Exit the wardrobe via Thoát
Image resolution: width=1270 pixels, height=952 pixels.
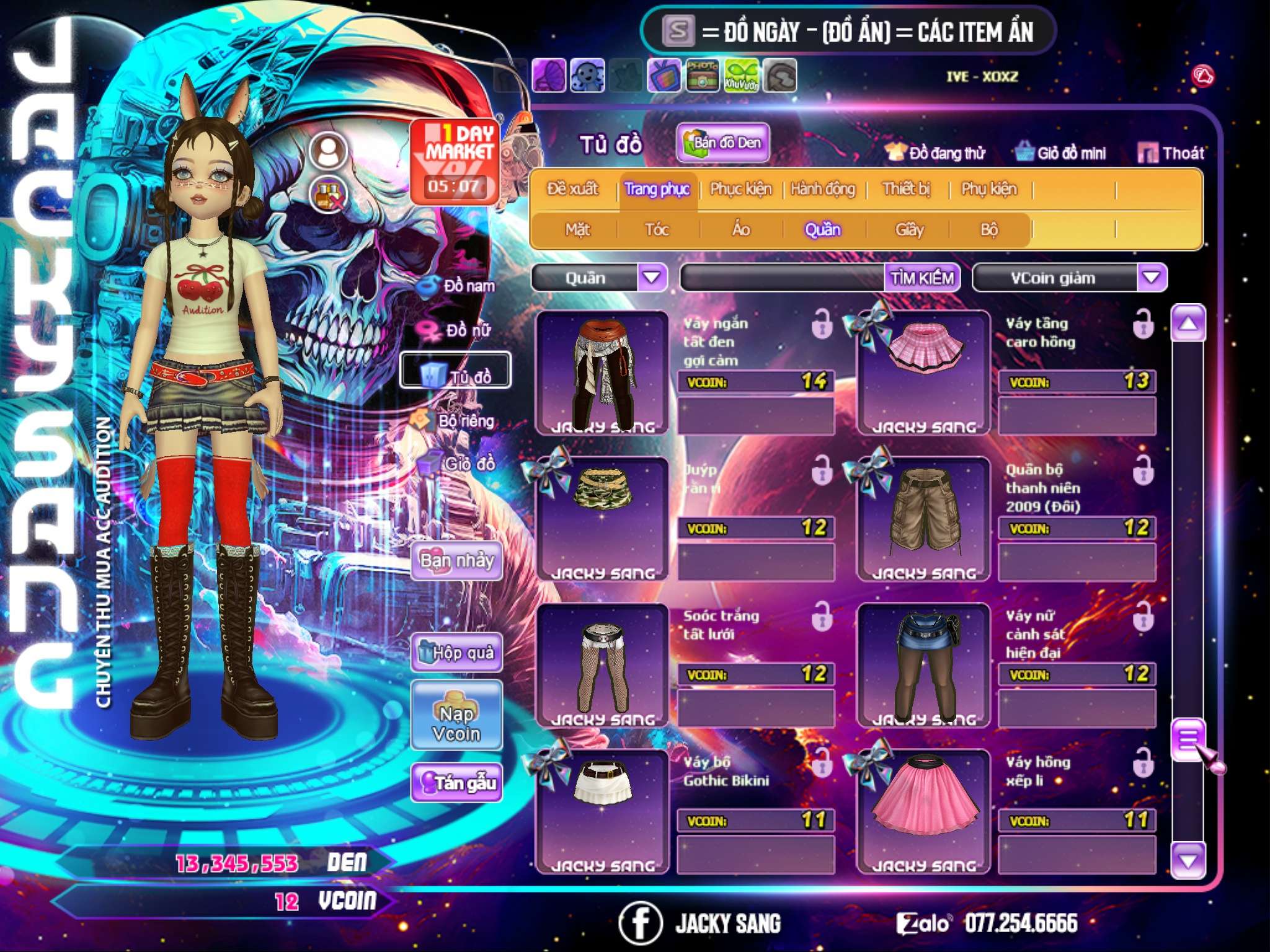coord(1171,153)
